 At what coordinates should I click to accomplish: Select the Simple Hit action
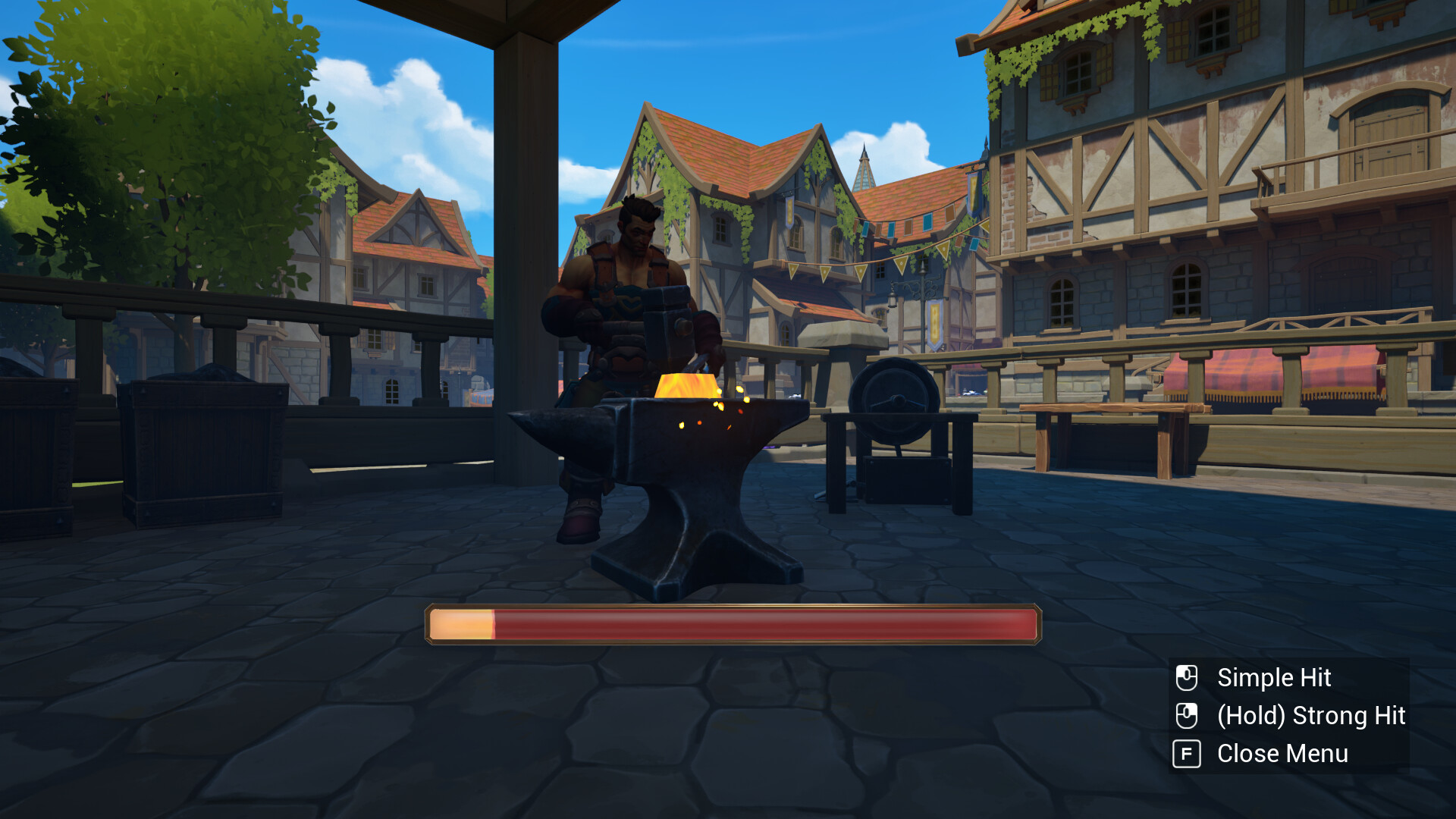[x=1273, y=677]
